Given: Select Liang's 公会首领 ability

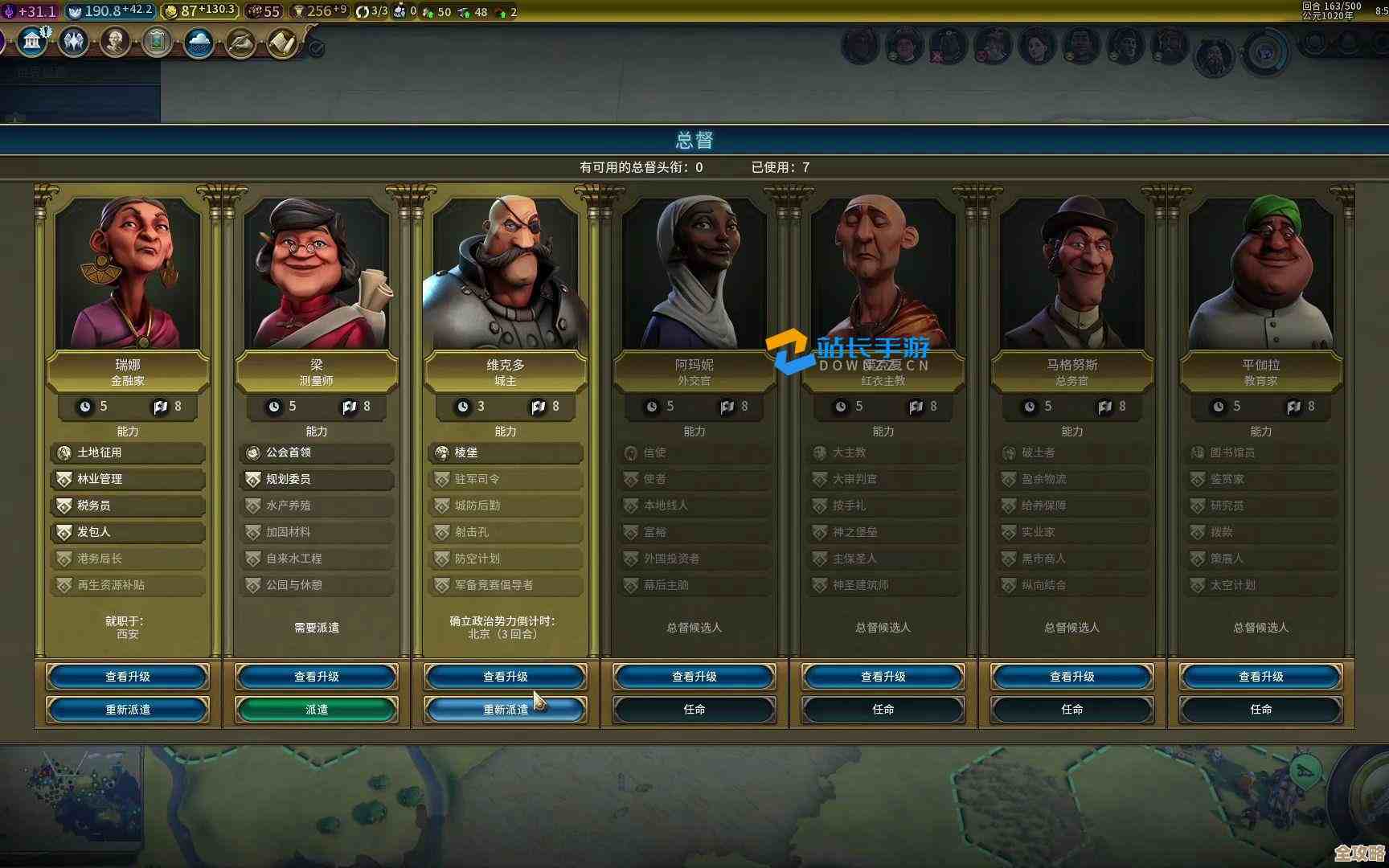Looking at the screenshot, I should tap(317, 452).
